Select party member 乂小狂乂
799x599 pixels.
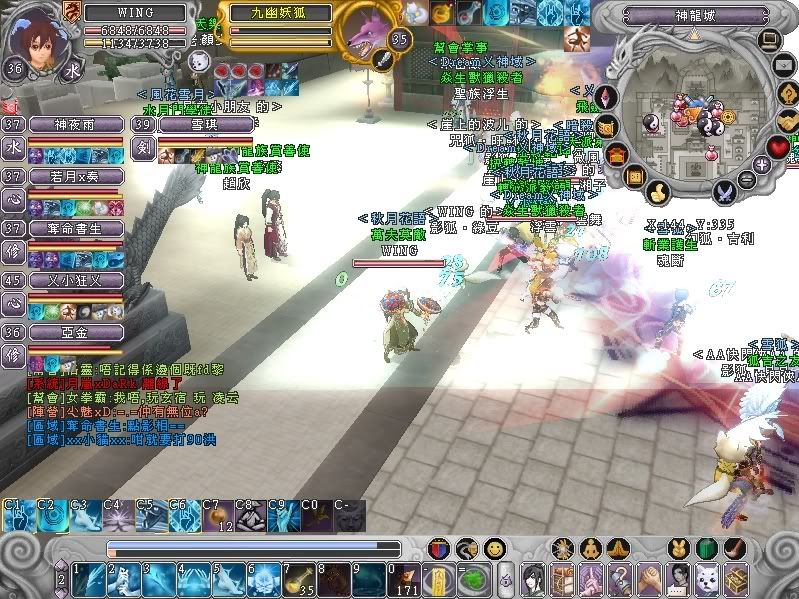(x=76, y=281)
